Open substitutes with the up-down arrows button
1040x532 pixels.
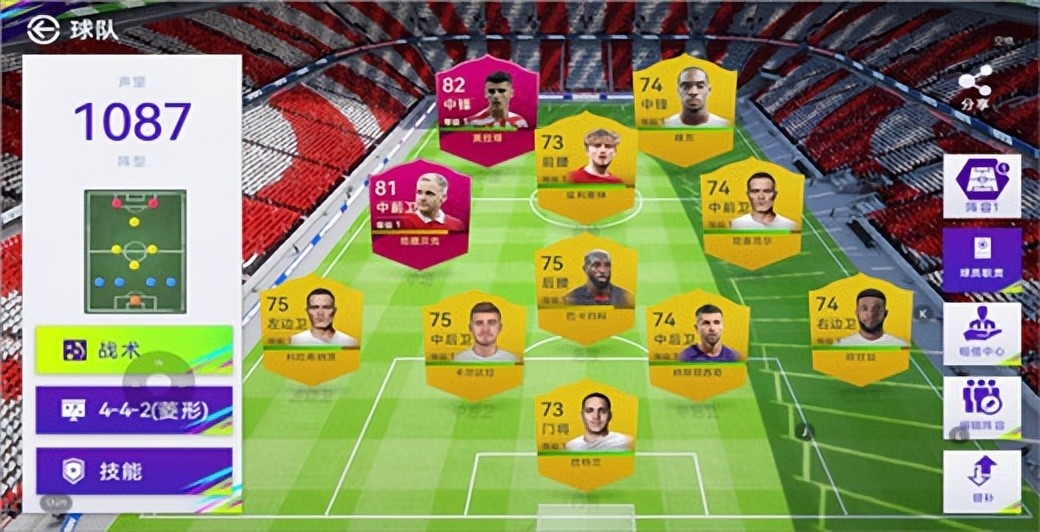[982, 480]
